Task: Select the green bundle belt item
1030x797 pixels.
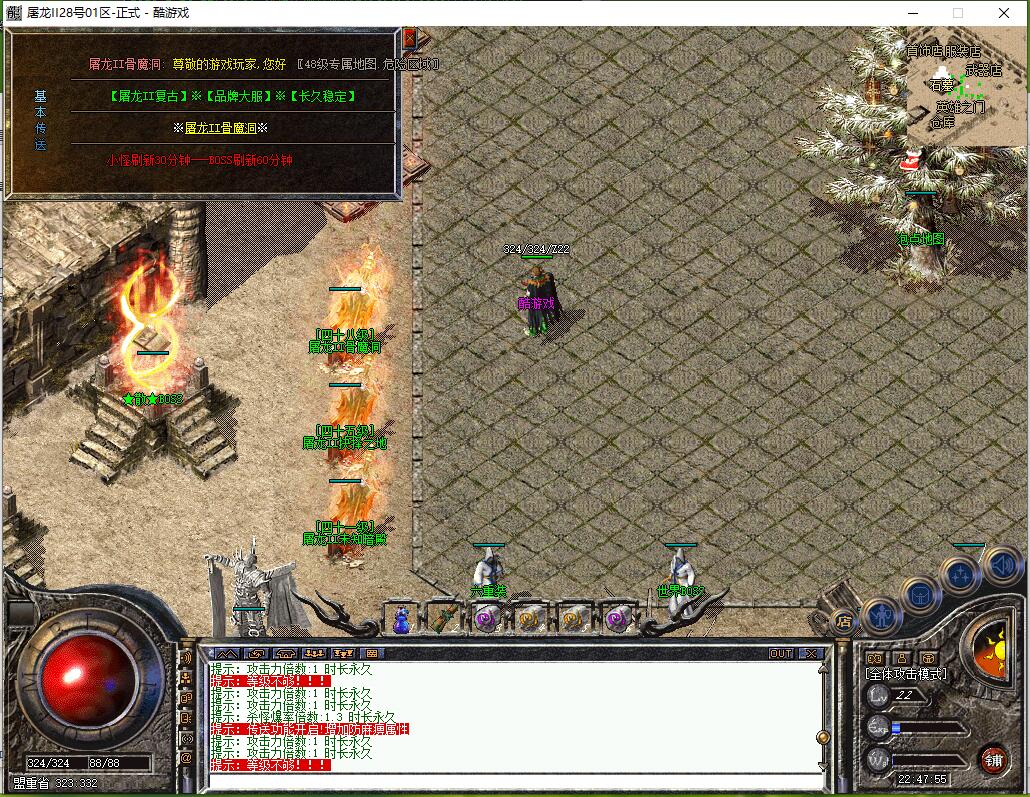Action: (443, 620)
